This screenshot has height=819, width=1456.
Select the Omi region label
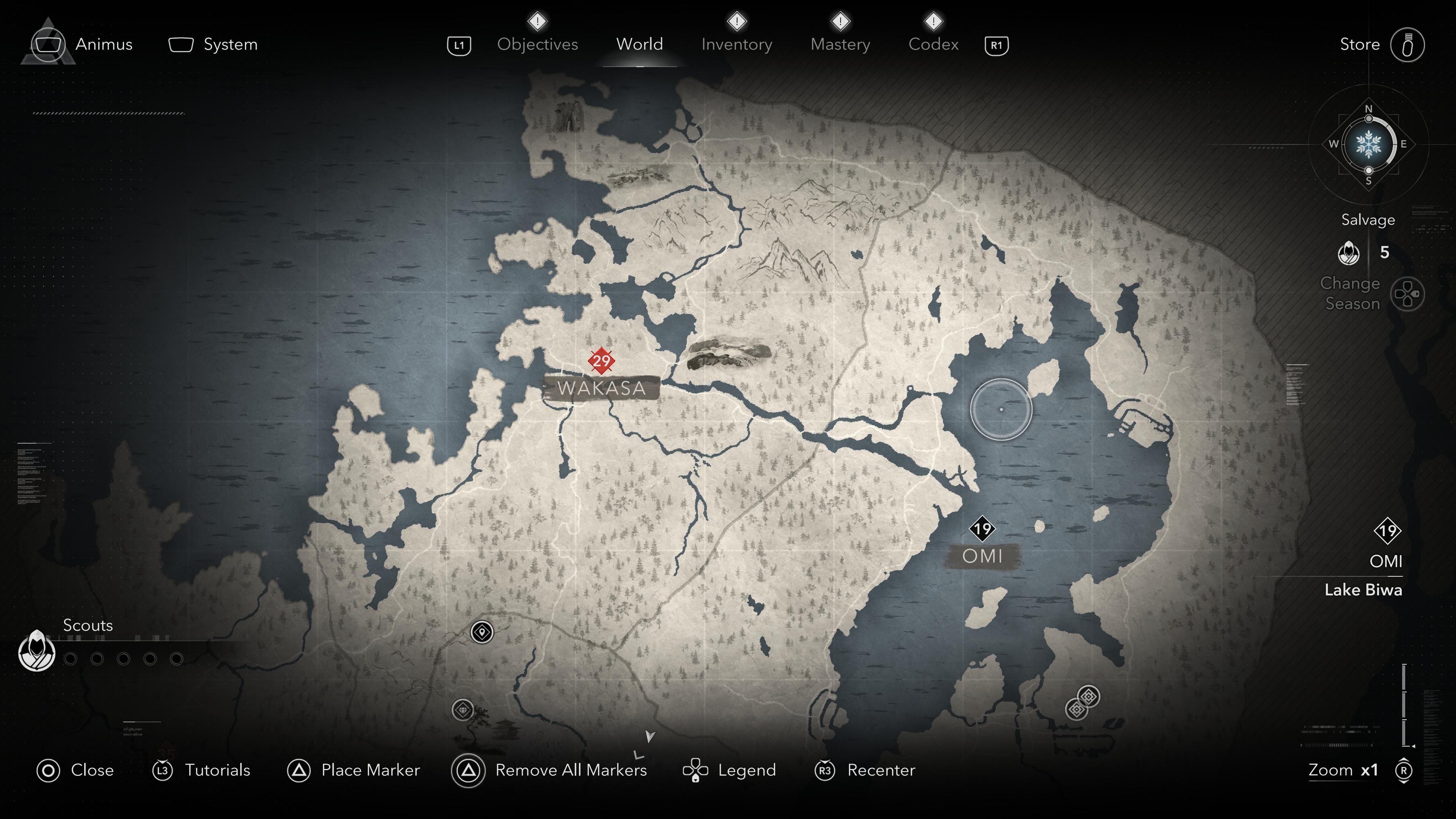point(982,556)
